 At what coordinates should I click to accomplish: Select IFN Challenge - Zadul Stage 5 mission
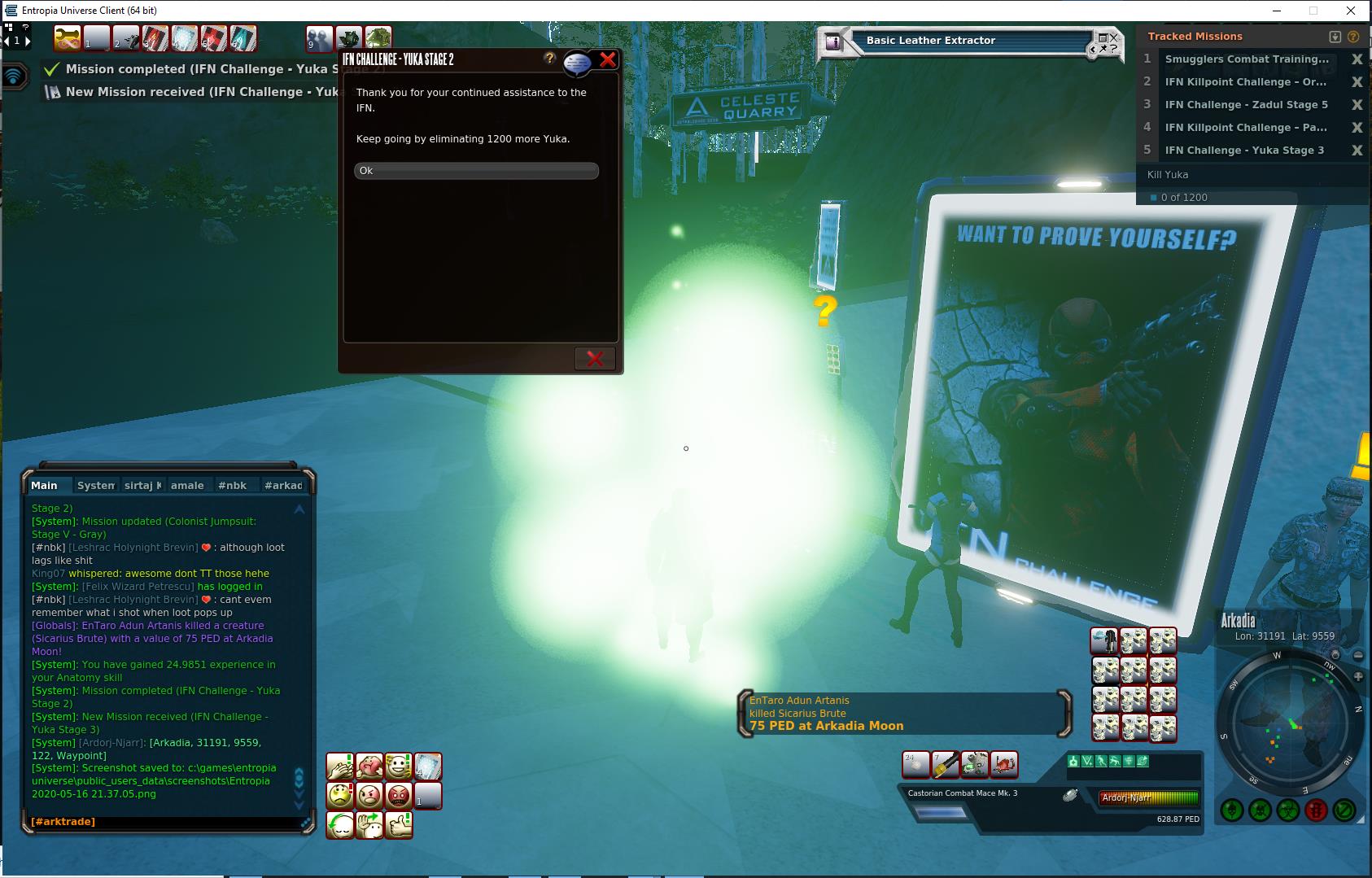tap(1246, 105)
